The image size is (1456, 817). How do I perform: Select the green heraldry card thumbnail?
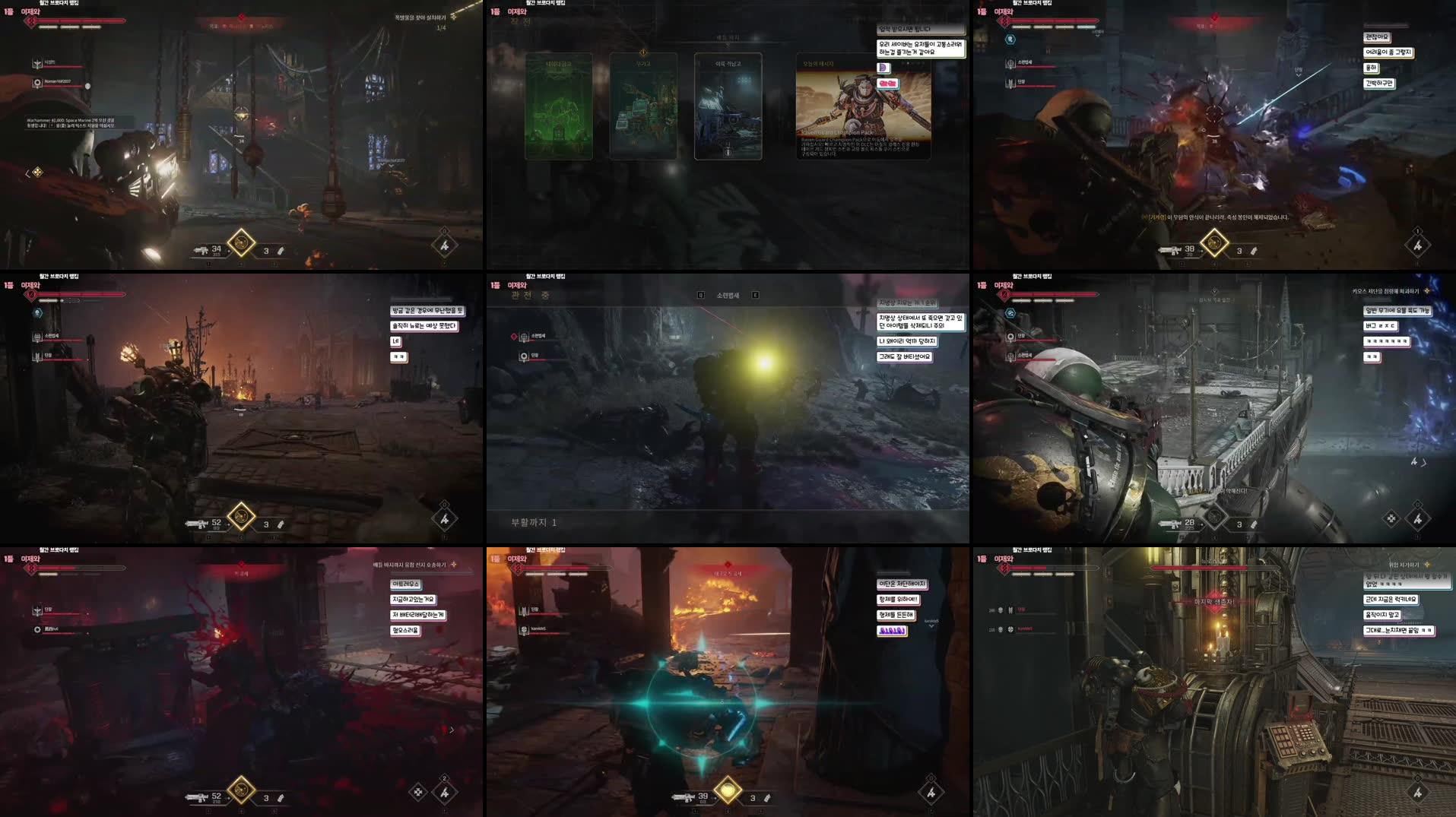click(558, 106)
